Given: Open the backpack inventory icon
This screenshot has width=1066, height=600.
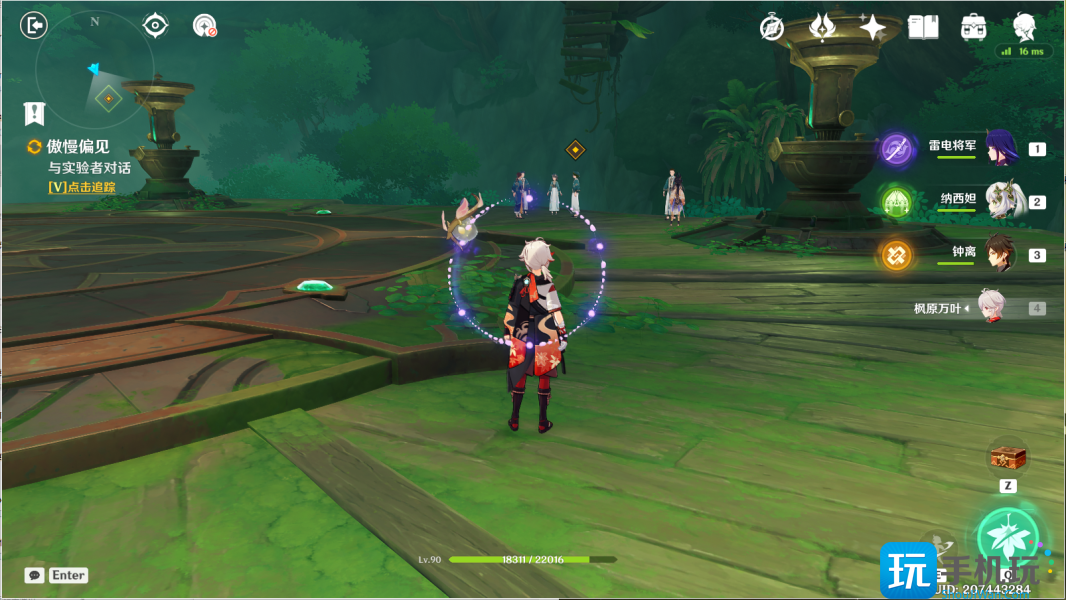Looking at the screenshot, I should pos(973,27).
